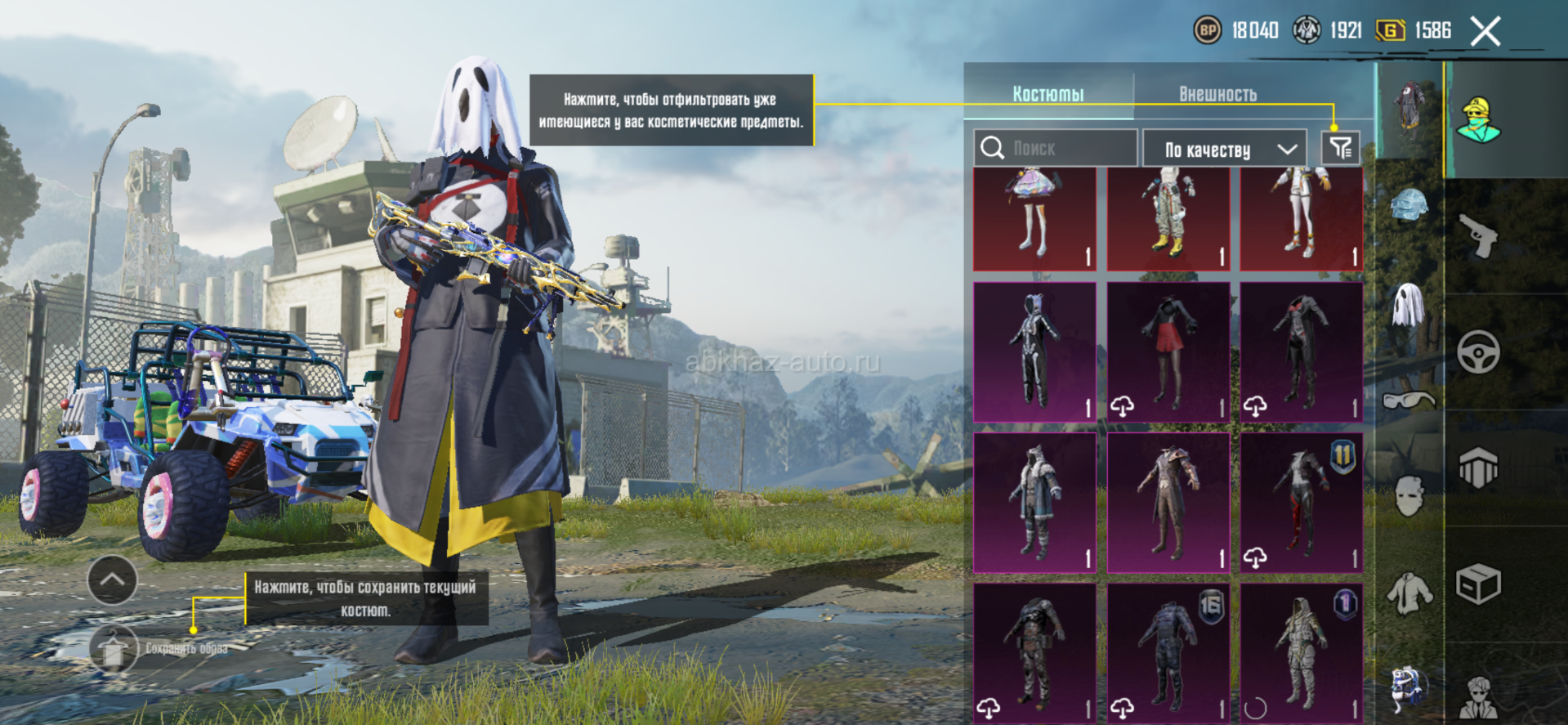
Task: Click the up-arrow collapse button
Action: click(112, 580)
